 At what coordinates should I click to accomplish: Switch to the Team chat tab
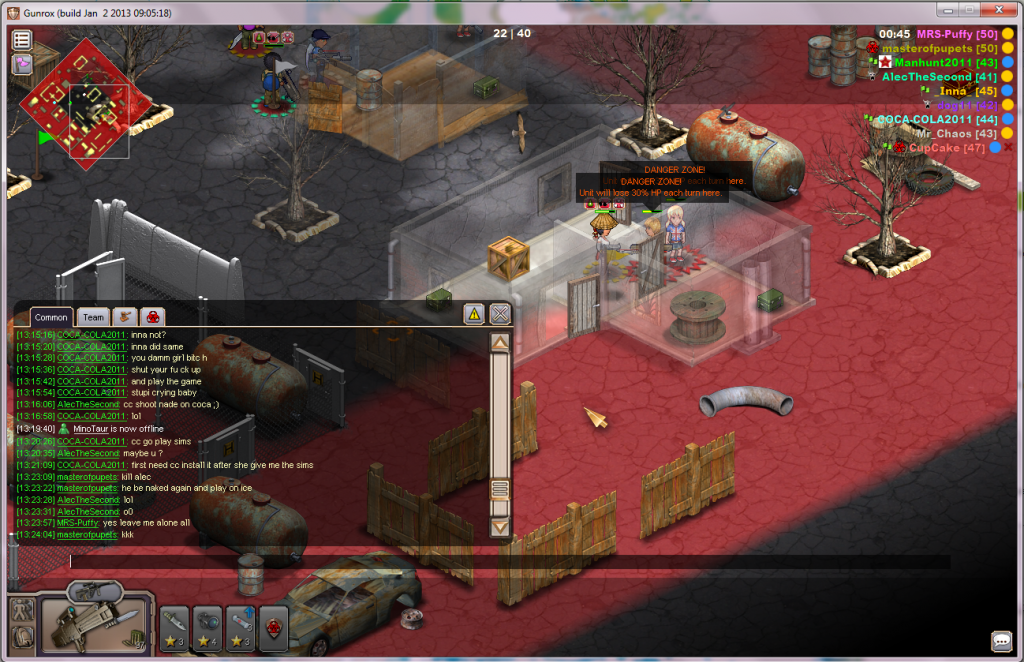click(x=93, y=317)
